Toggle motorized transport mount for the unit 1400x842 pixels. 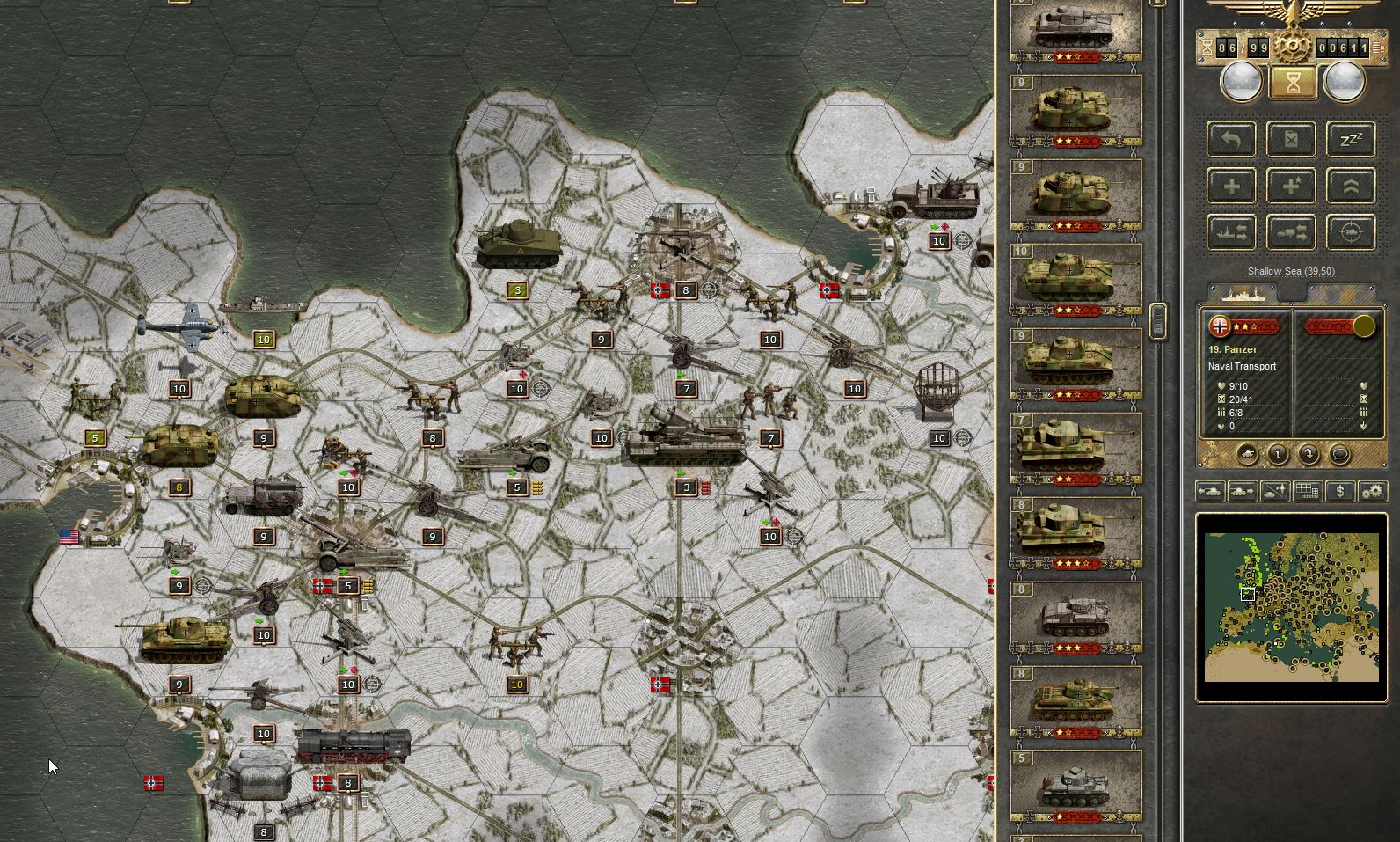(1291, 232)
